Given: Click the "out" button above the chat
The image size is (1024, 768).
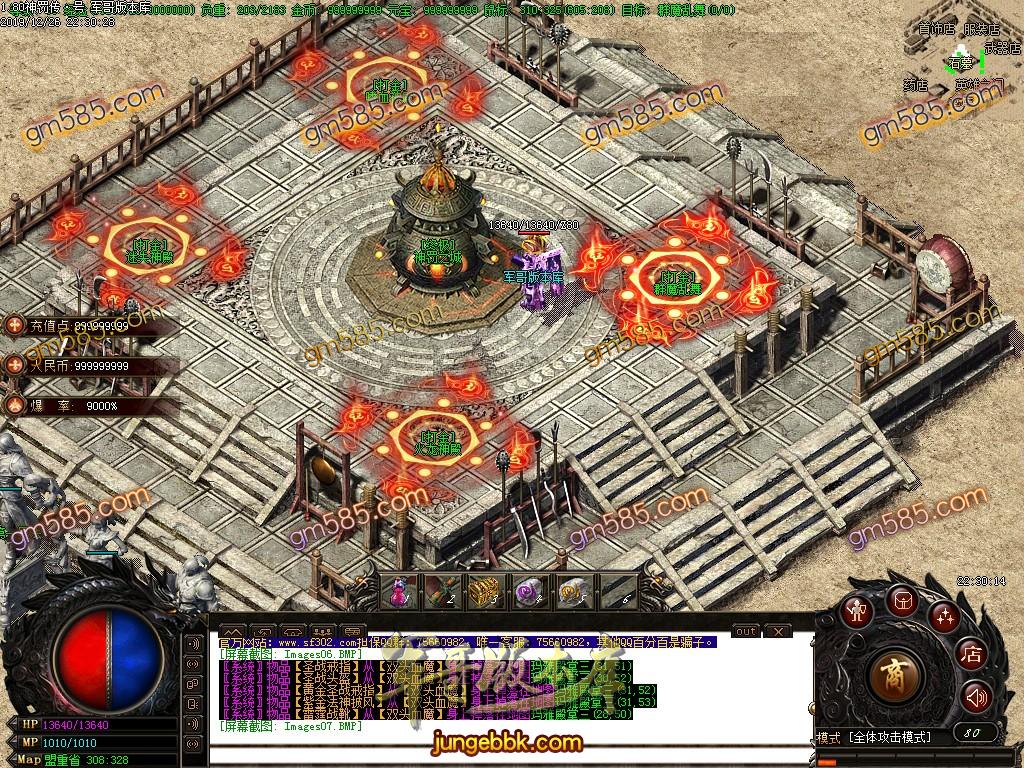Looking at the screenshot, I should 745,631.
